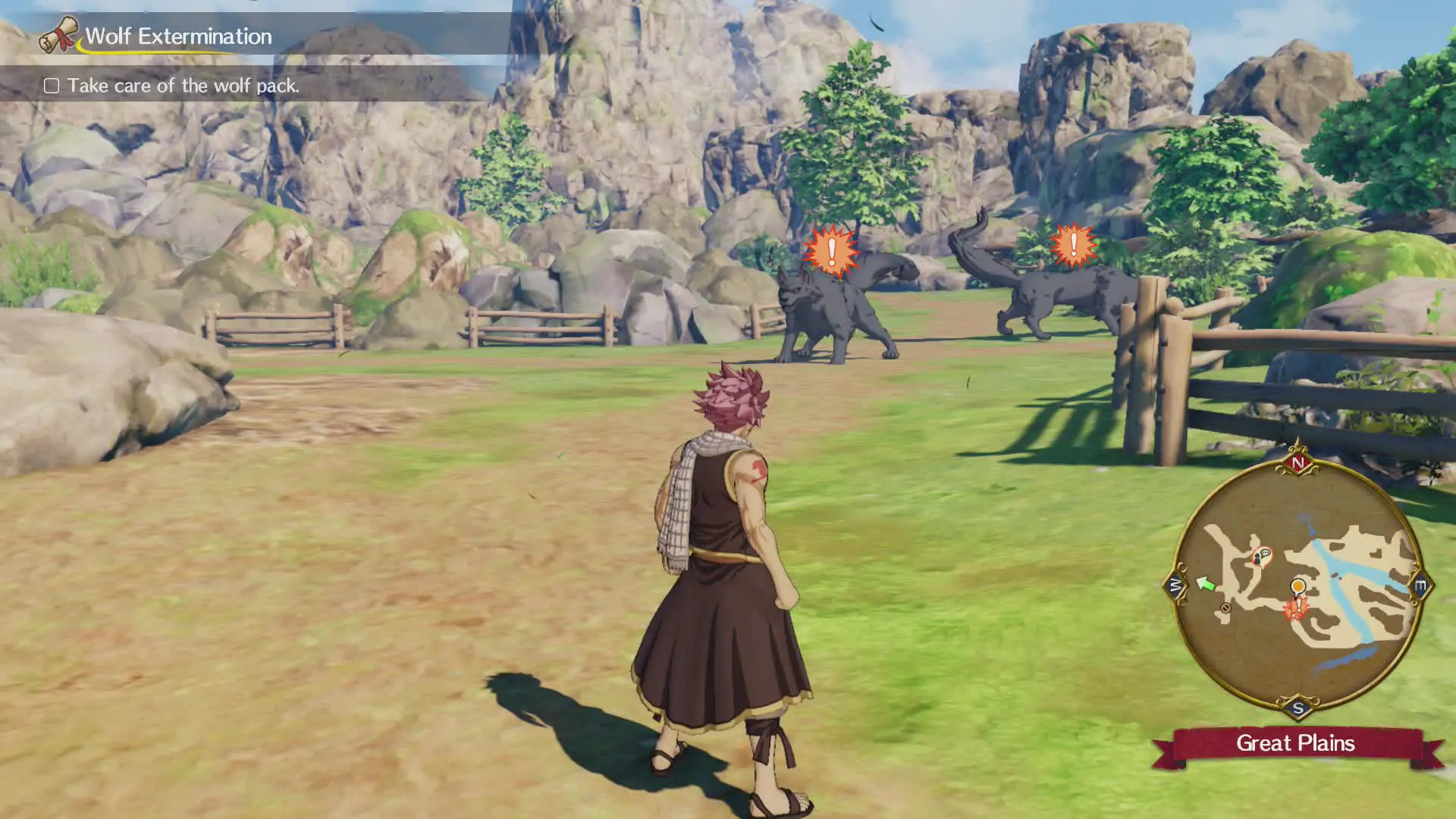Open the Wolf Extermination quest tracker
The image size is (1456, 819).
point(178,36)
